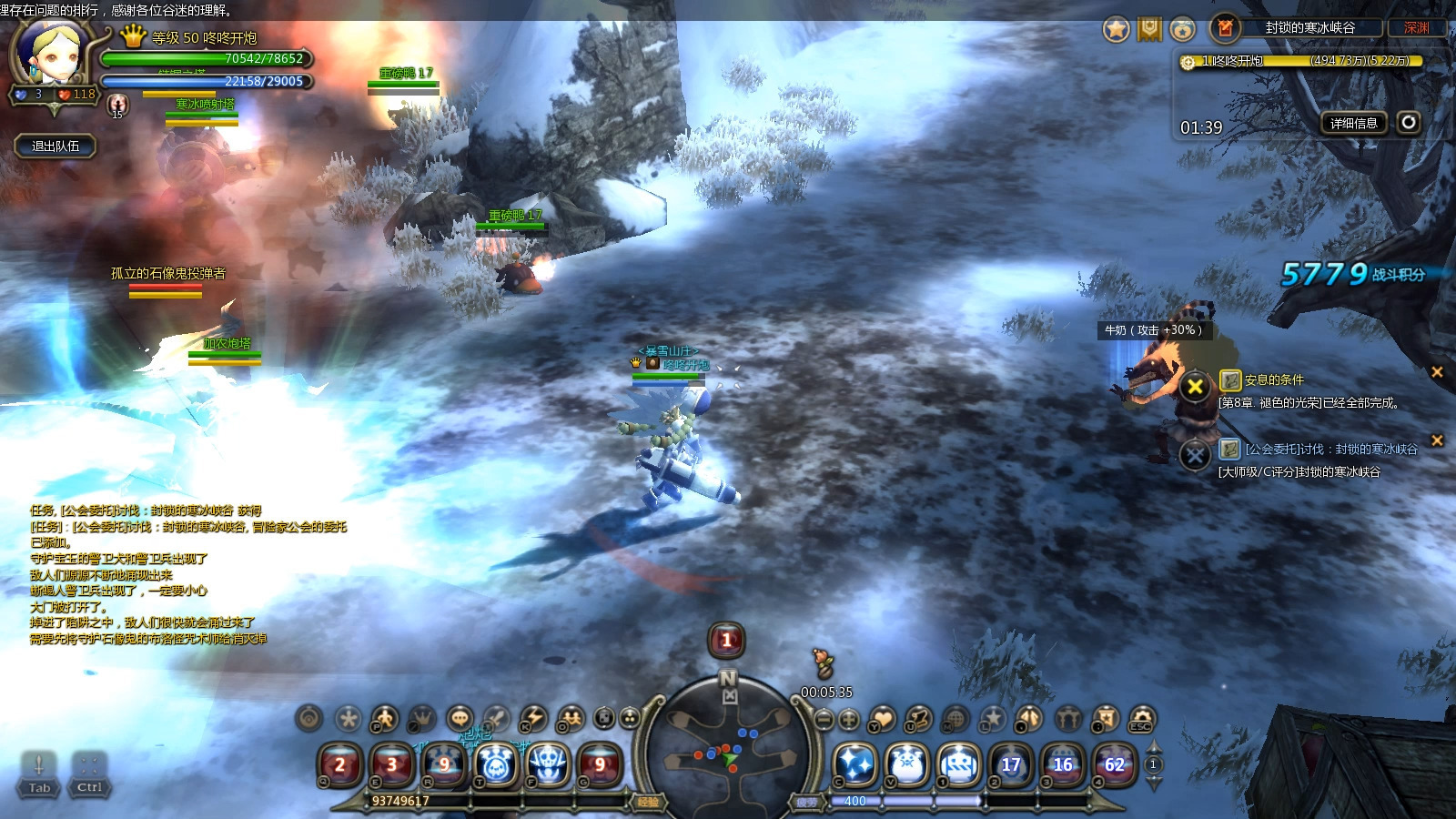Image resolution: width=1456 pixels, height=819 pixels.
Task: Open the heart-shaped social menu icon
Action: [x=882, y=720]
